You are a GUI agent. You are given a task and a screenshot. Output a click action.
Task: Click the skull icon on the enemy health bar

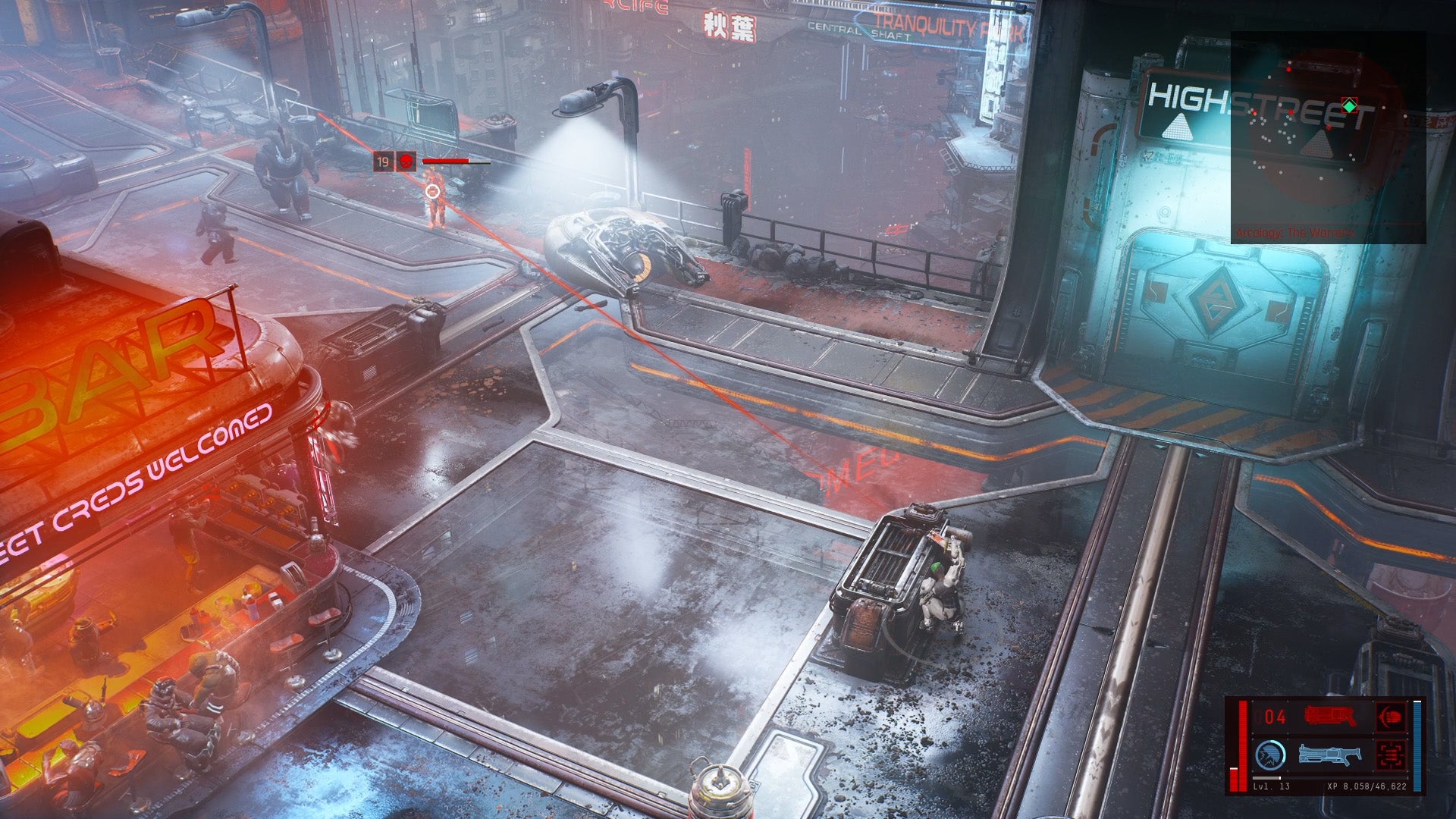click(x=406, y=161)
